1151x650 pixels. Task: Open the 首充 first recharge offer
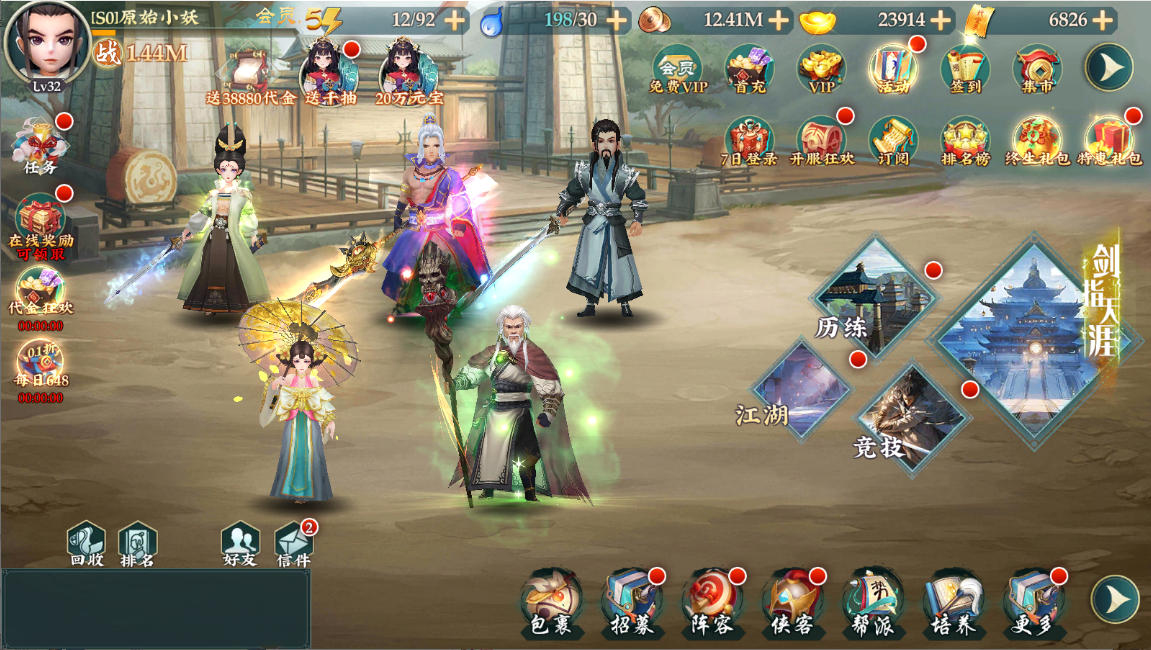(x=749, y=69)
